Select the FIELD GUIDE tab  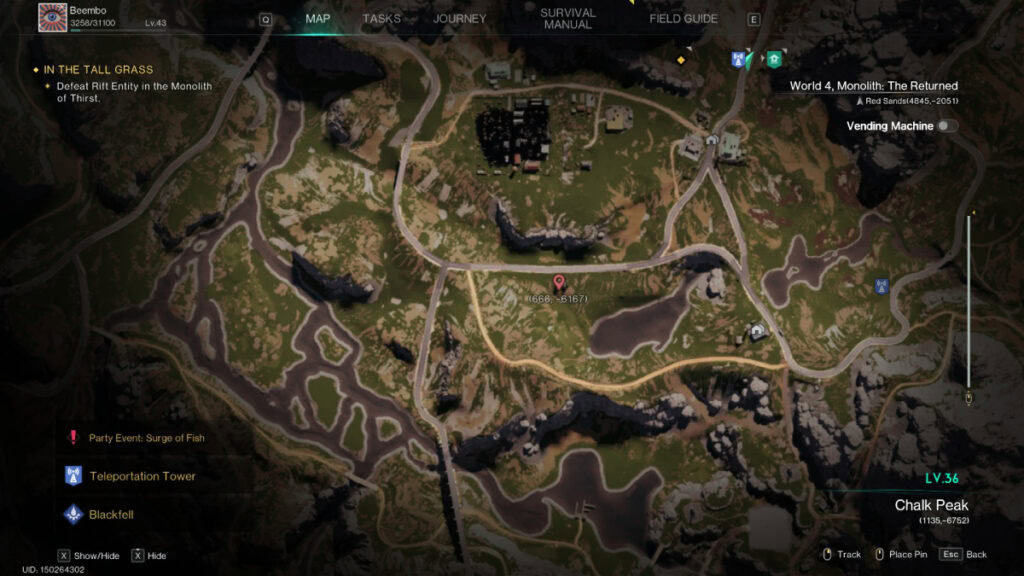tap(683, 18)
